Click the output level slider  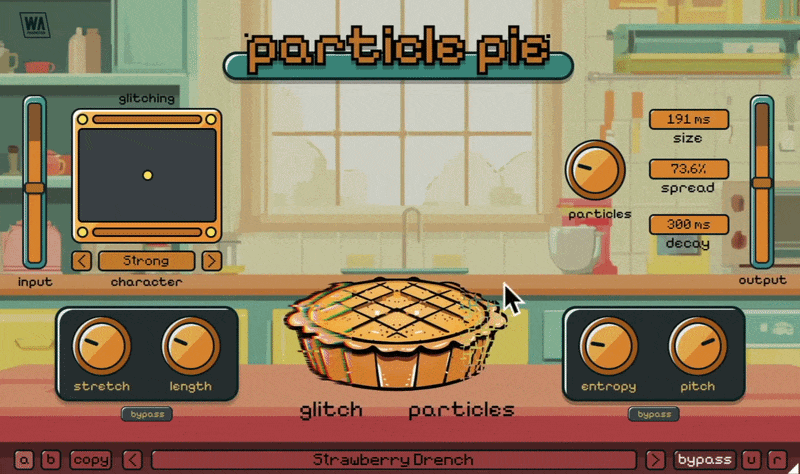point(762,182)
